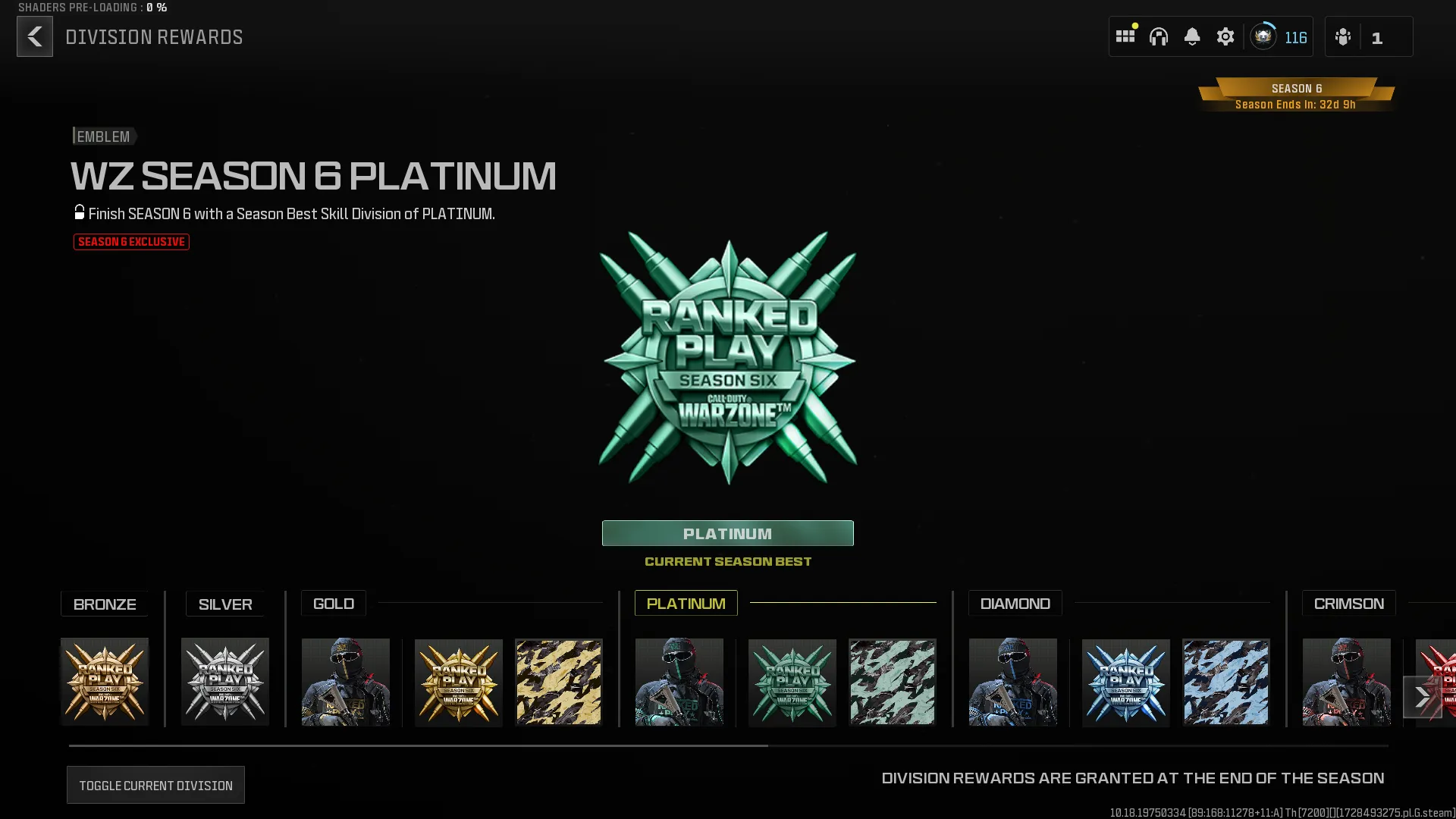This screenshot has height=819, width=1456.
Task: Open the notifications bell
Action: click(x=1193, y=36)
